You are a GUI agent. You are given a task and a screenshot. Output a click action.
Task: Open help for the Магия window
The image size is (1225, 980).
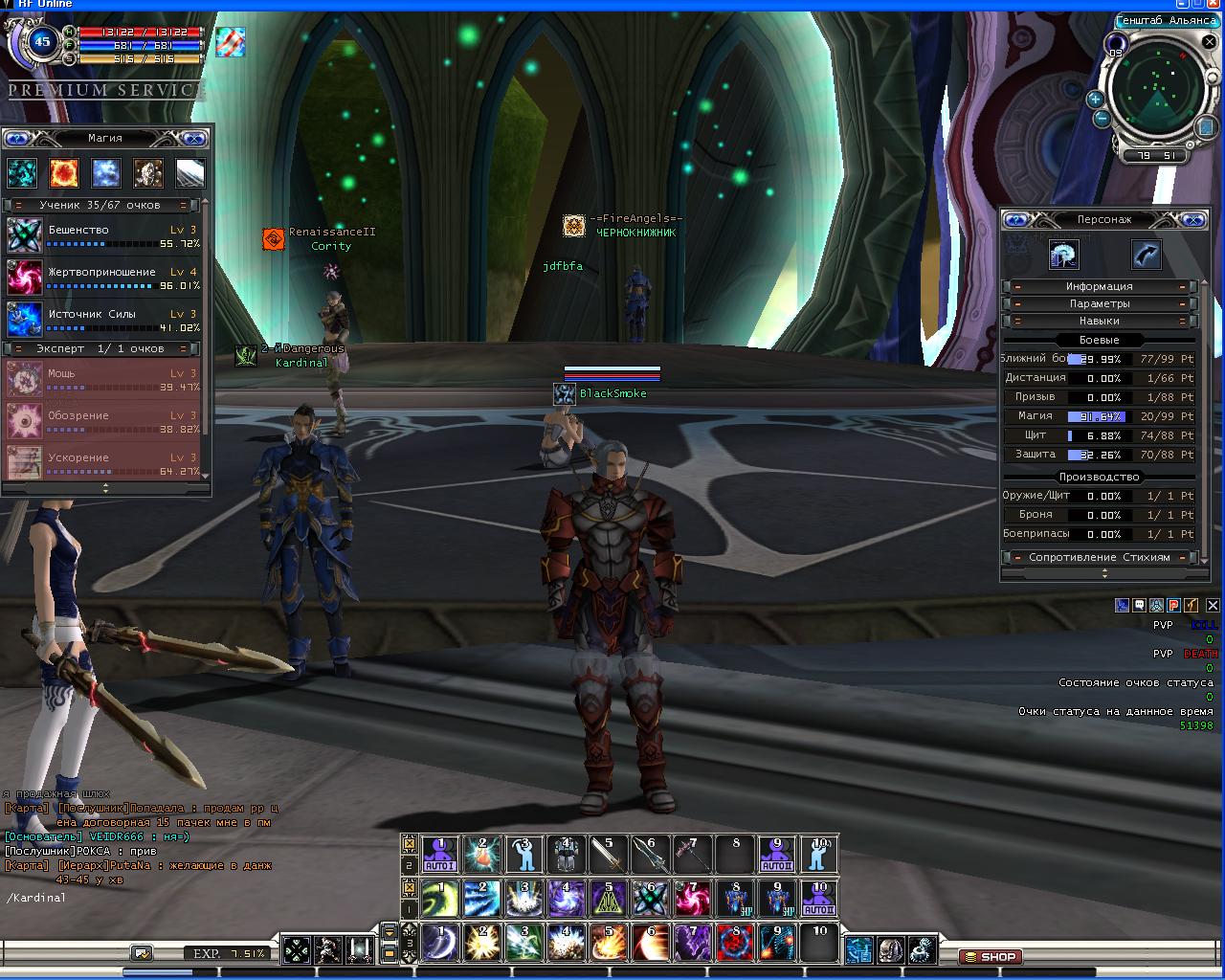pos(17,139)
